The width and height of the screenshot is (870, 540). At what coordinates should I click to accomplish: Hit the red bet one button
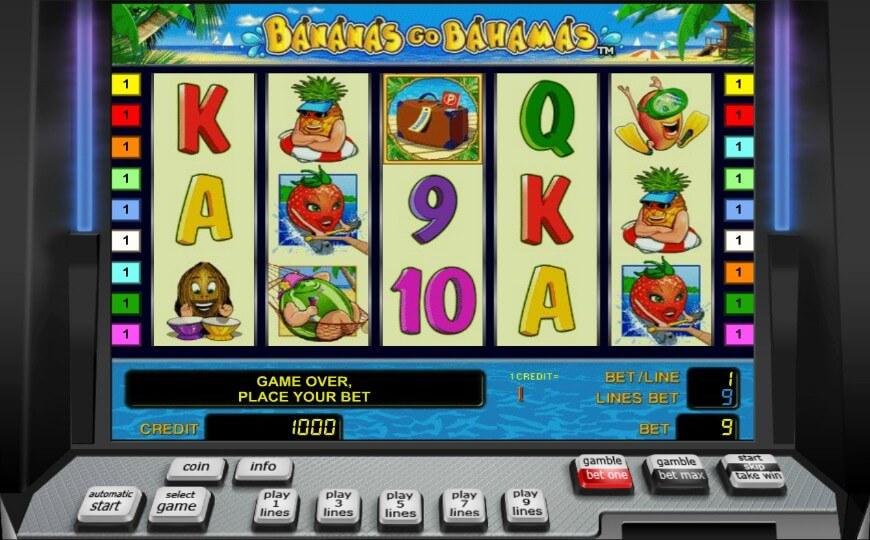pyautogui.click(x=604, y=469)
